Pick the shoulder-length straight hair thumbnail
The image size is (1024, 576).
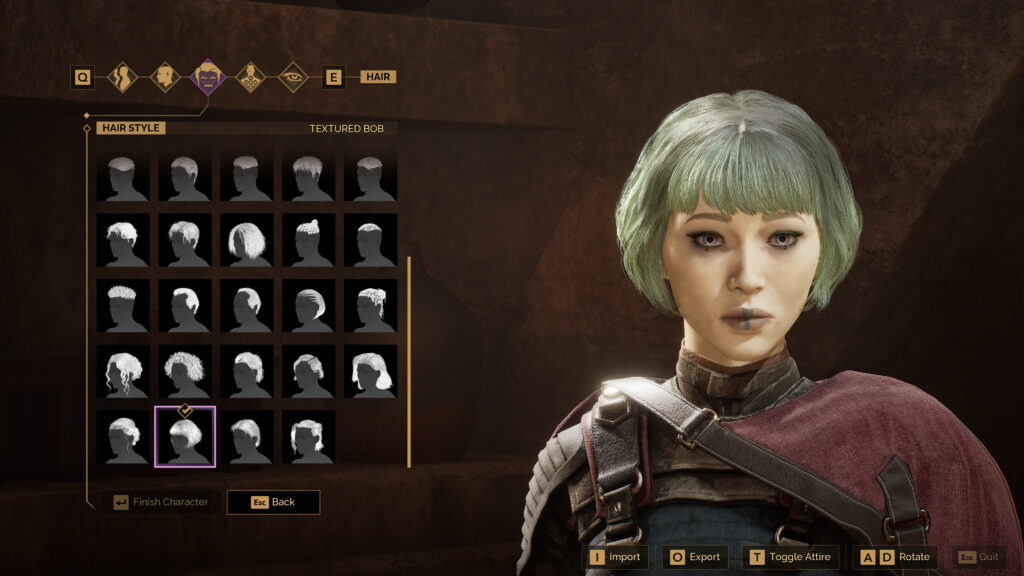coord(370,372)
